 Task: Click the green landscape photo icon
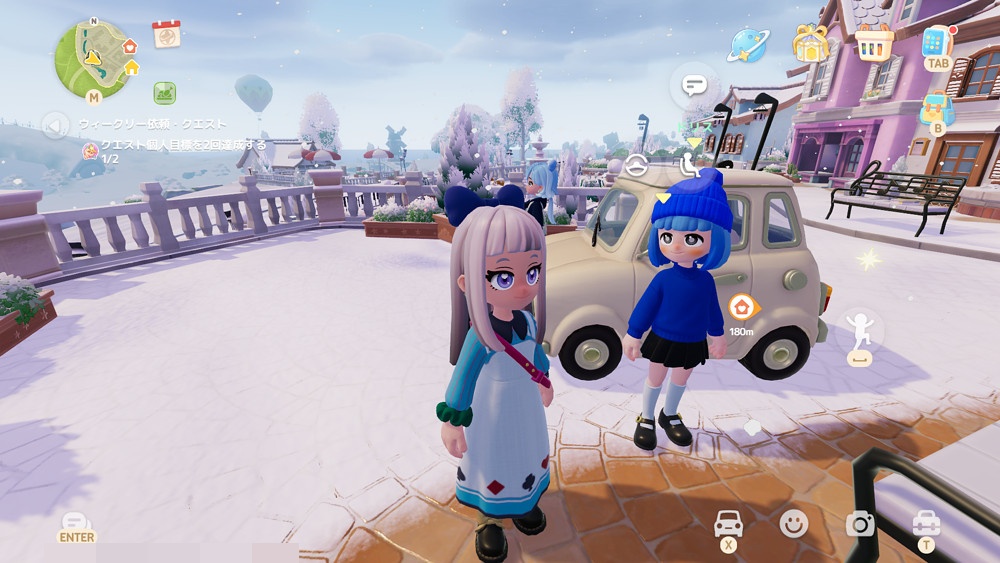pyautogui.click(x=165, y=93)
